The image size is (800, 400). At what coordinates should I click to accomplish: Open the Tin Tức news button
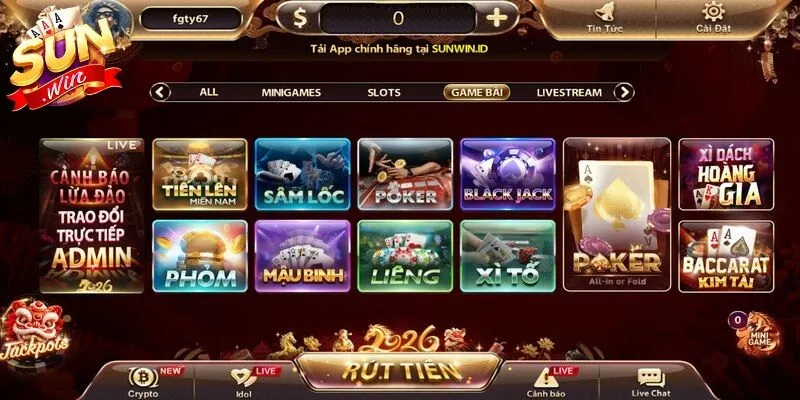pos(606,17)
